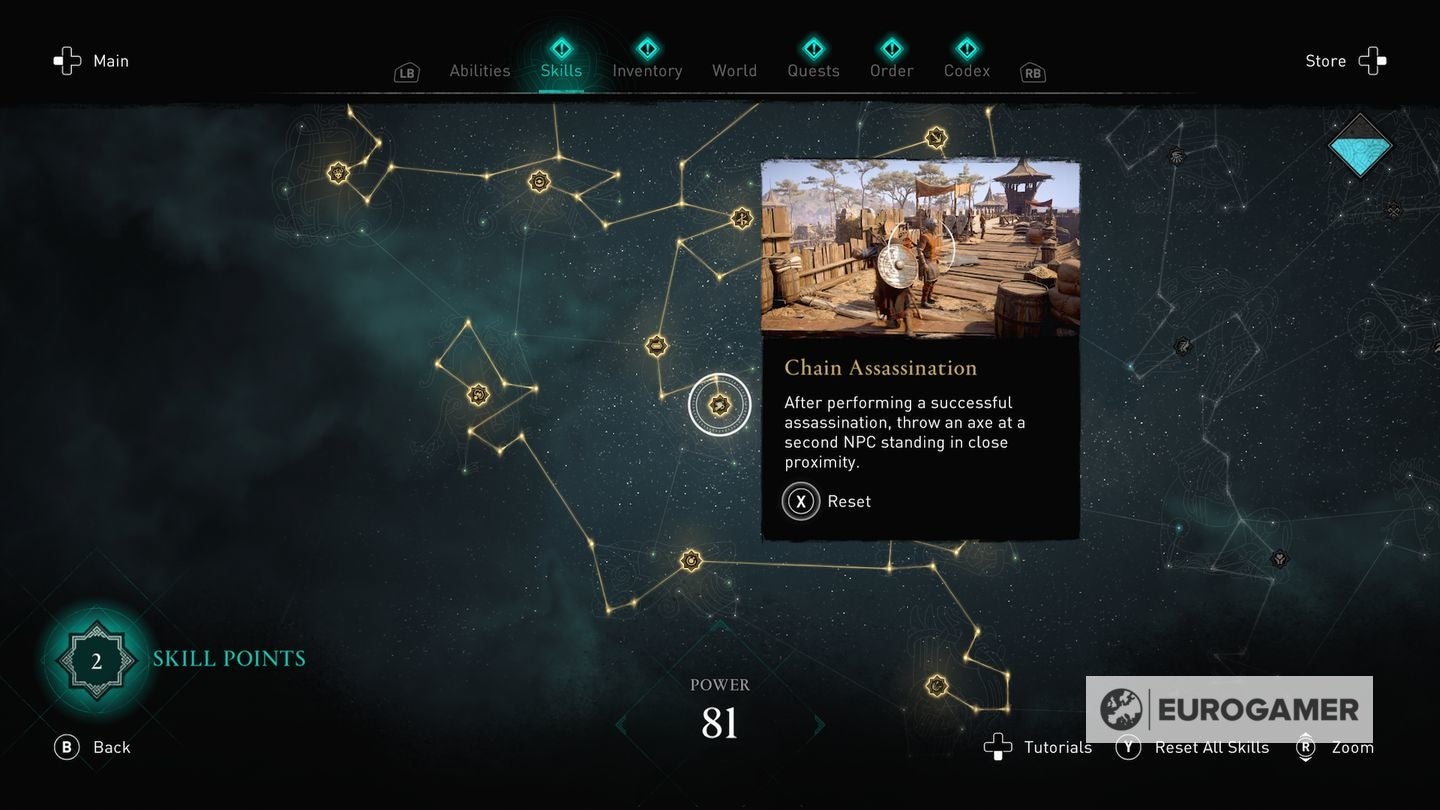
Task: Click the Eurogamer watermark logo
Action: (1229, 709)
